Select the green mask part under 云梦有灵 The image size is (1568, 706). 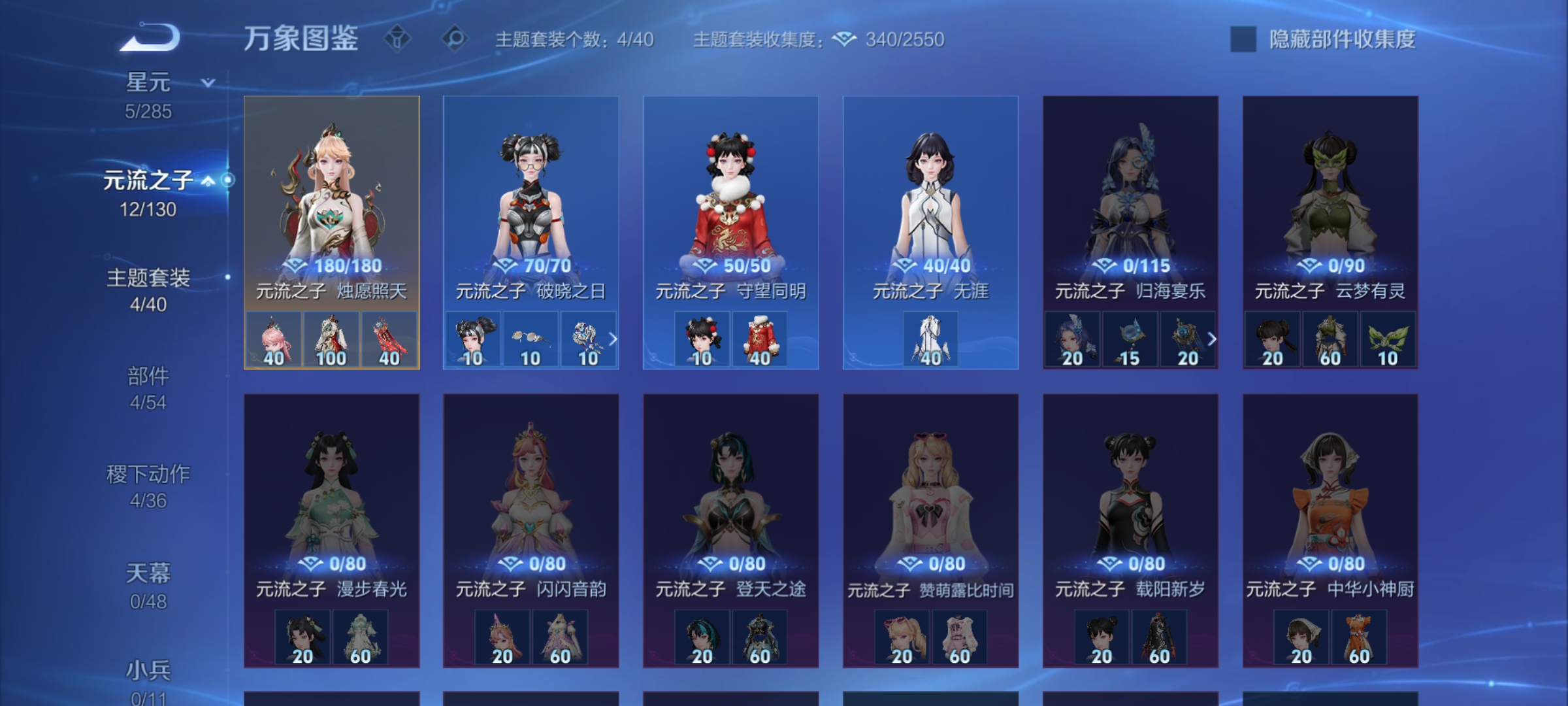pyautogui.click(x=1386, y=339)
